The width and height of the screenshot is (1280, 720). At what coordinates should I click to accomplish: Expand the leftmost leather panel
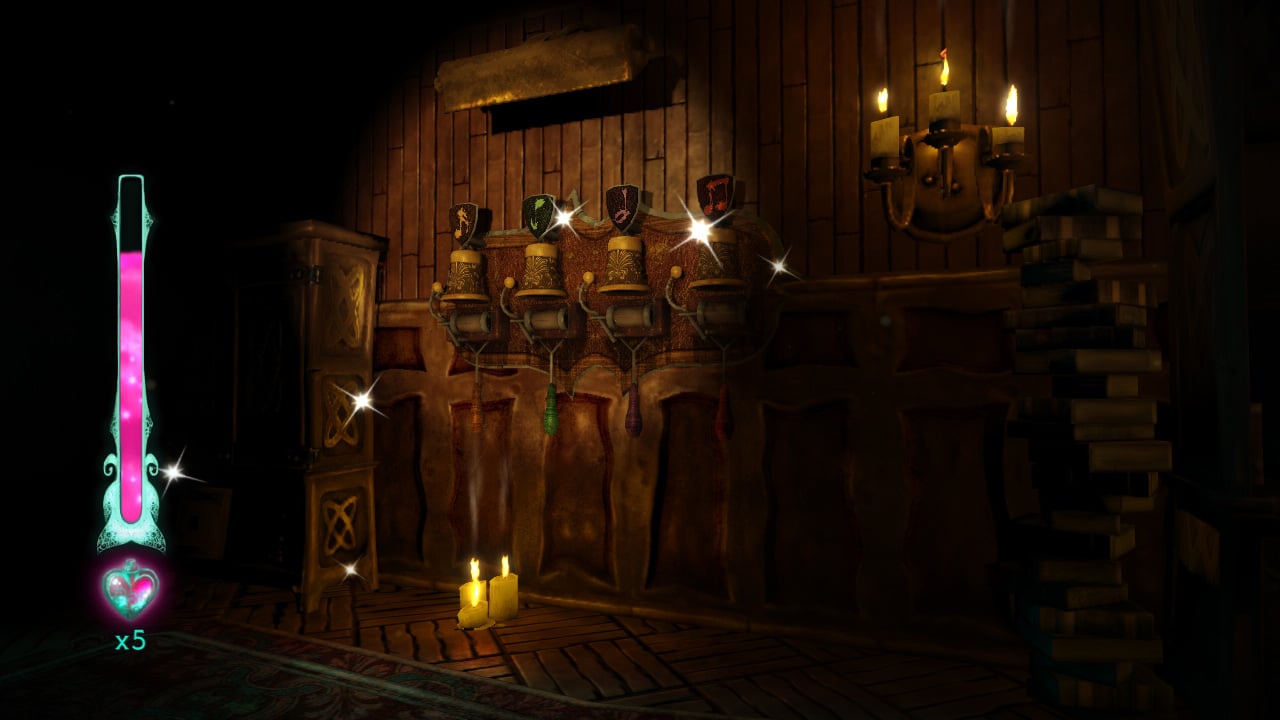click(x=470, y=460)
